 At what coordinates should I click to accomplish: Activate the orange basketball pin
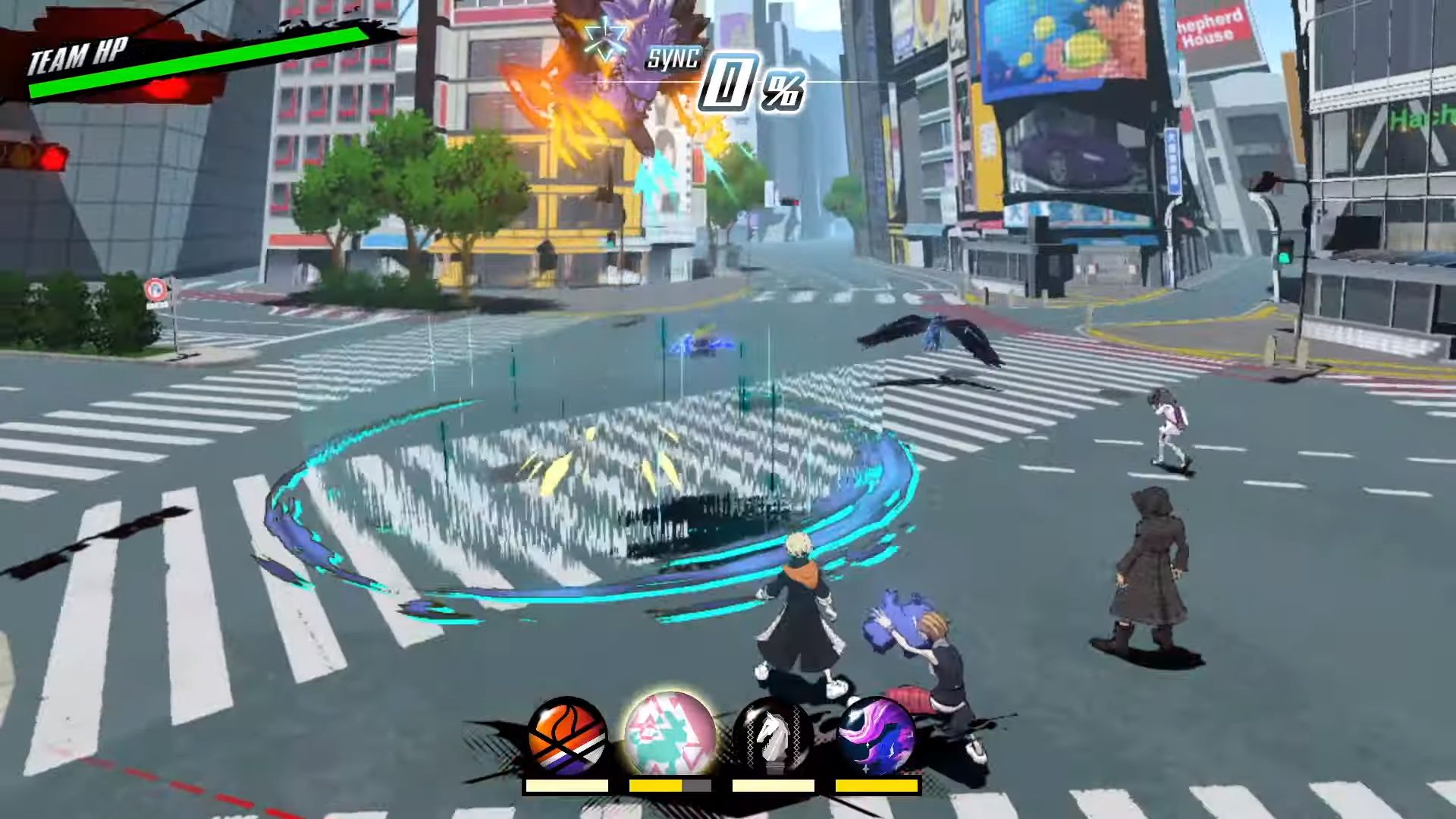(567, 734)
